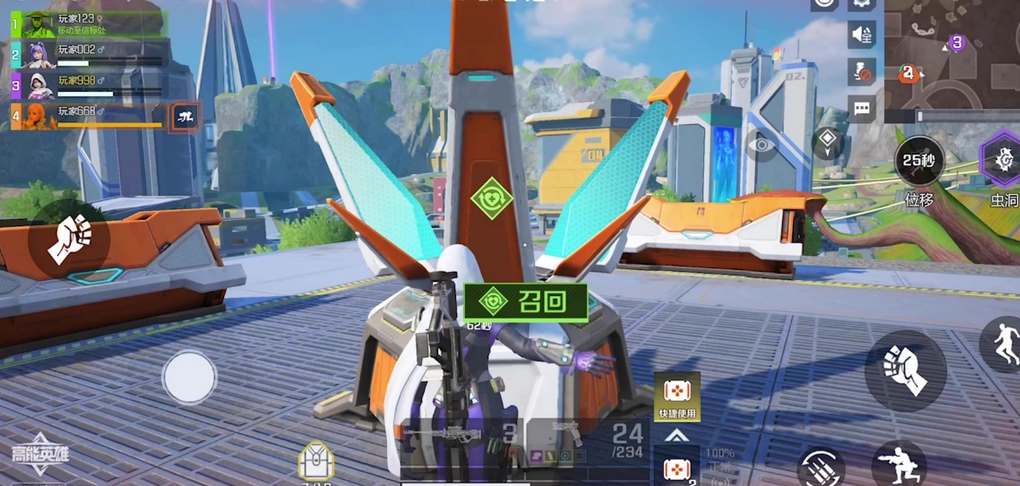The height and width of the screenshot is (486, 1020).
Task: Open the backpack icon
Action: click(x=314, y=462)
